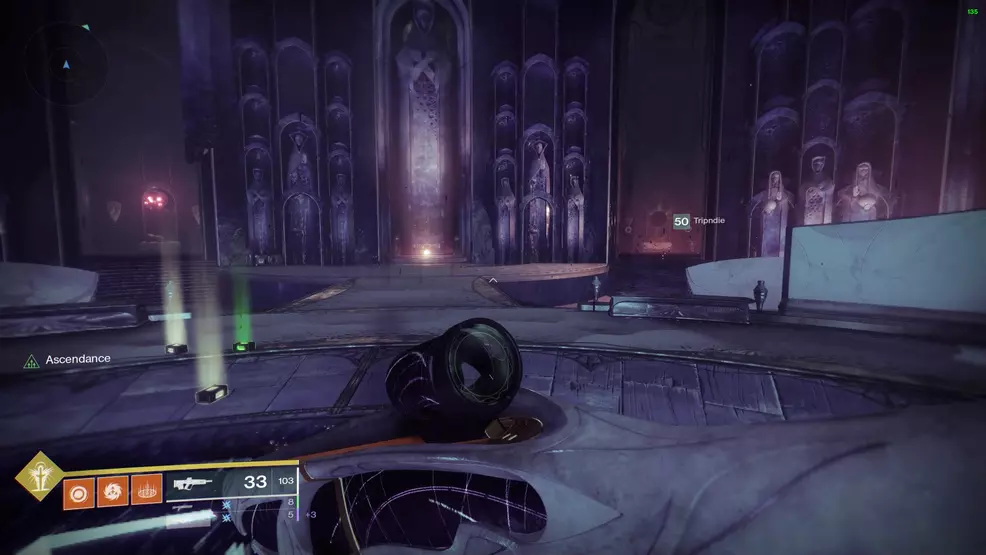Select the grenade ability icon with concentric circles
The image size is (986, 555).
[79, 492]
